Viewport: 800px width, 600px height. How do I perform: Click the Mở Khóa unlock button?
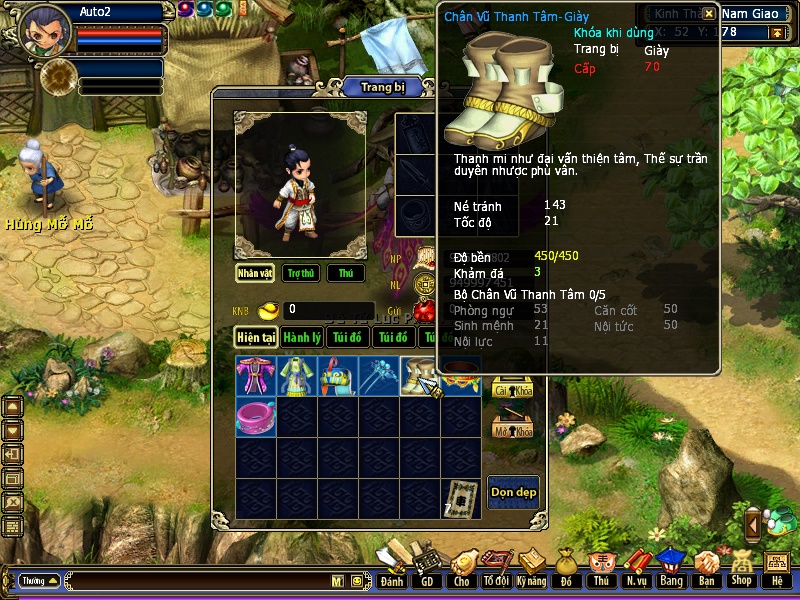(x=512, y=428)
